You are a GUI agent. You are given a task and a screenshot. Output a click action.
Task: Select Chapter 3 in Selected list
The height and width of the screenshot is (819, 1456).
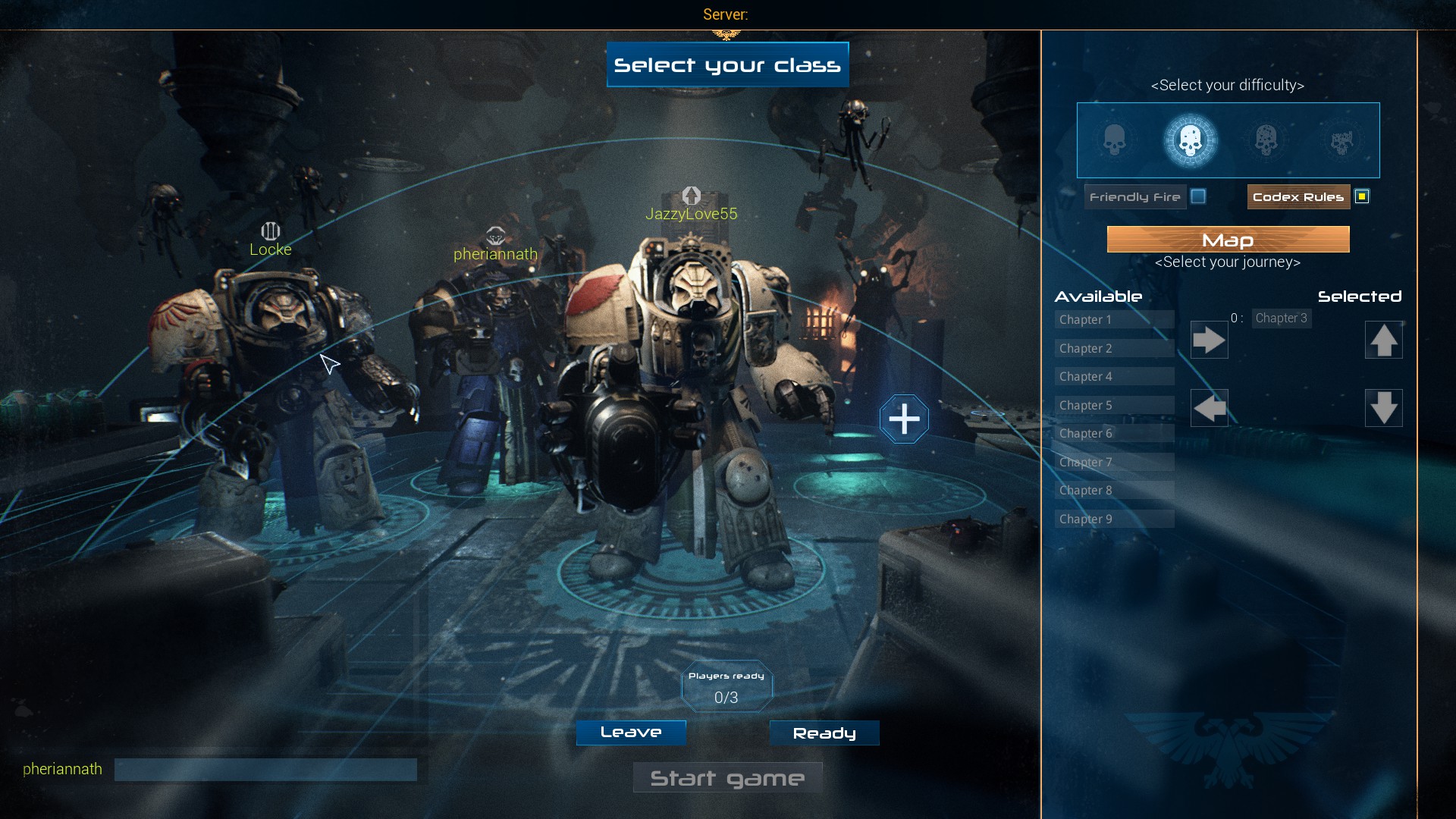(x=1281, y=318)
